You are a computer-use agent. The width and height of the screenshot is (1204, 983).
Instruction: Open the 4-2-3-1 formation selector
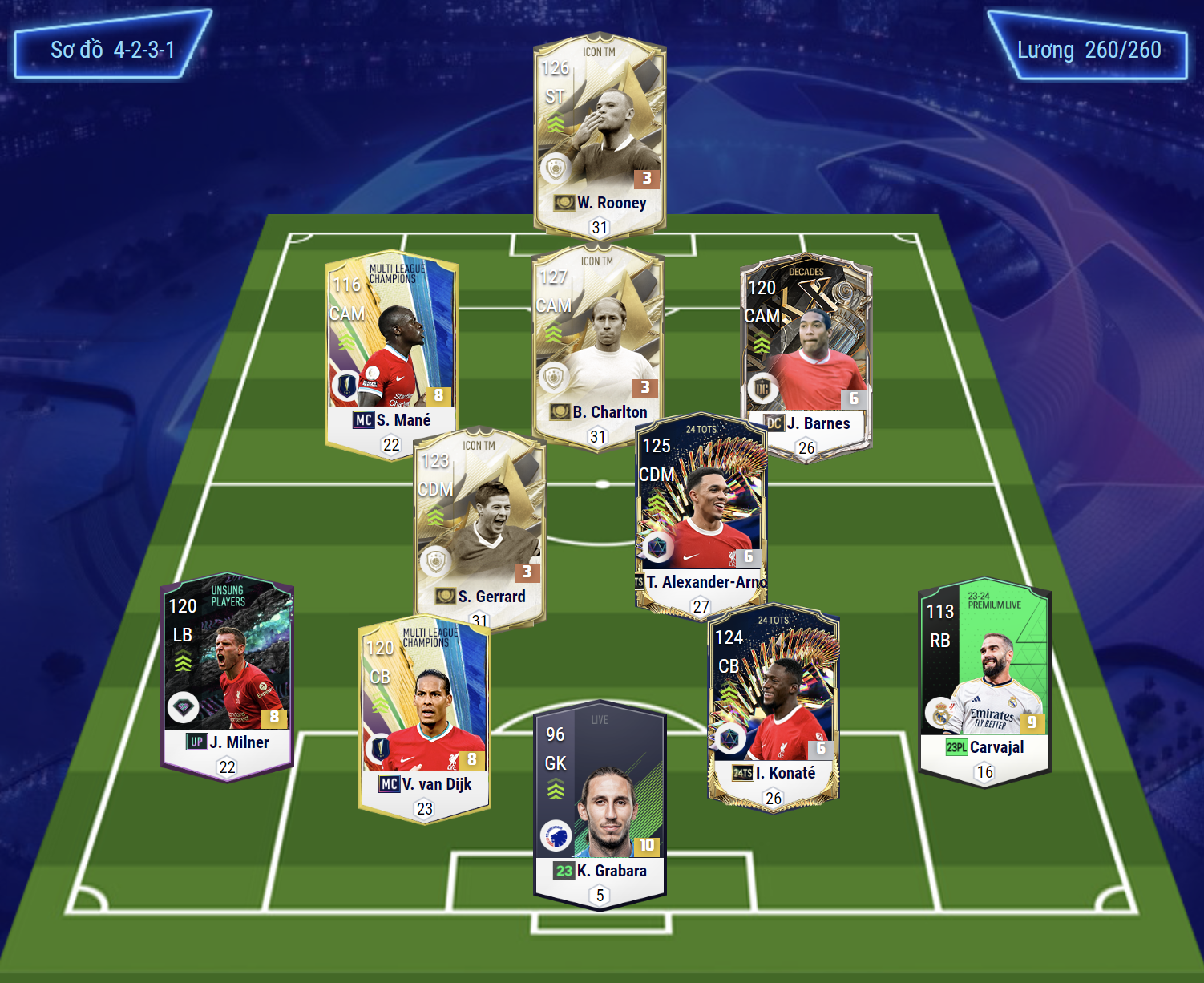(x=113, y=50)
